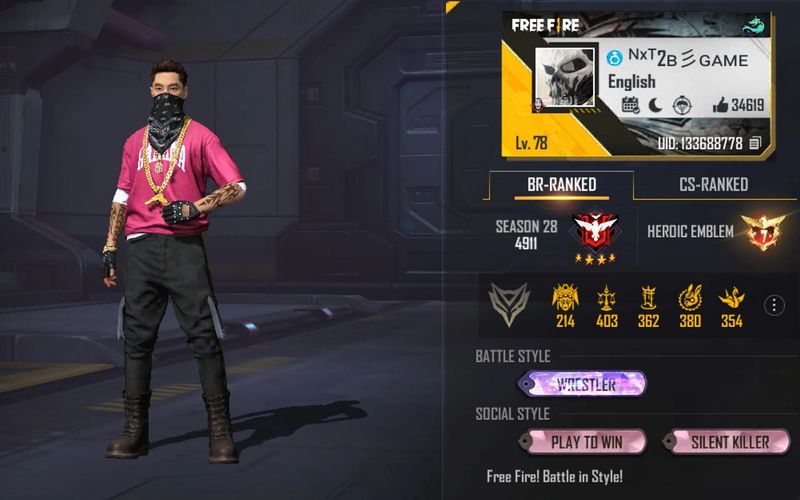Viewport: 800px width, 500px height.
Task: Open the Heroic Emblem gold medal
Action: pos(761,232)
